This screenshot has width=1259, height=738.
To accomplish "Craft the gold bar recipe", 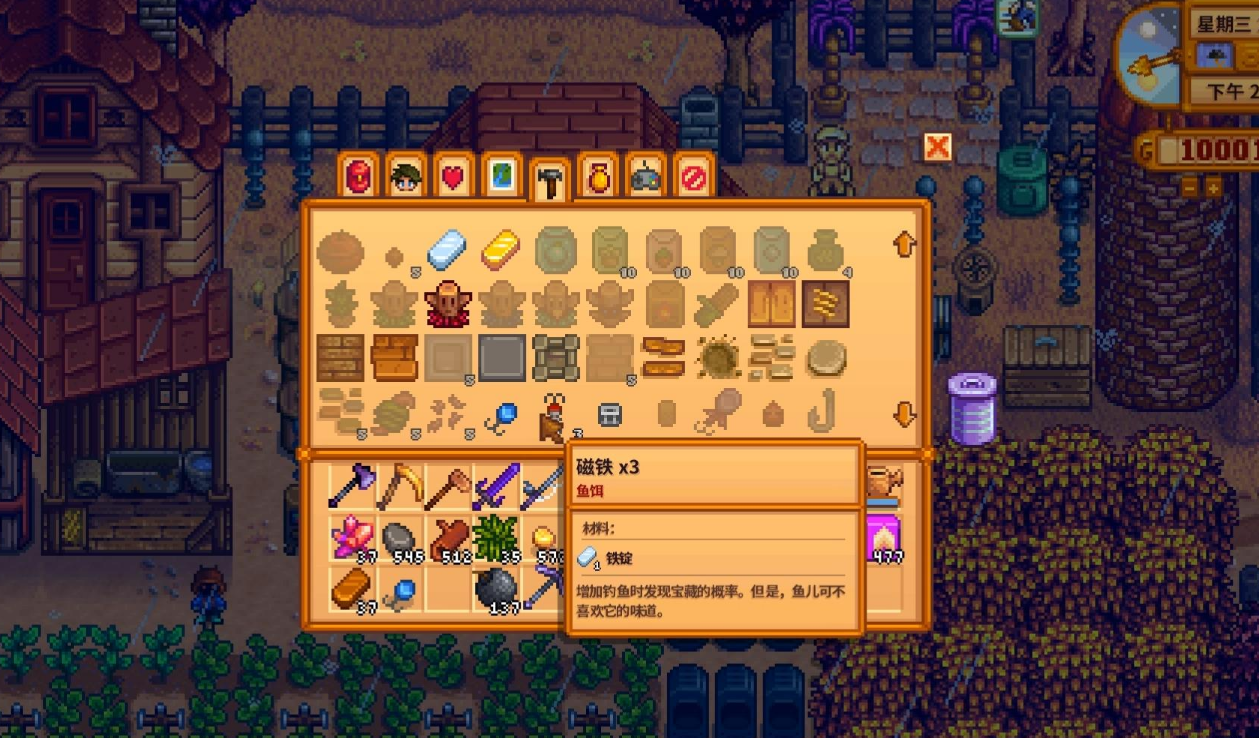I will point(500,250).
